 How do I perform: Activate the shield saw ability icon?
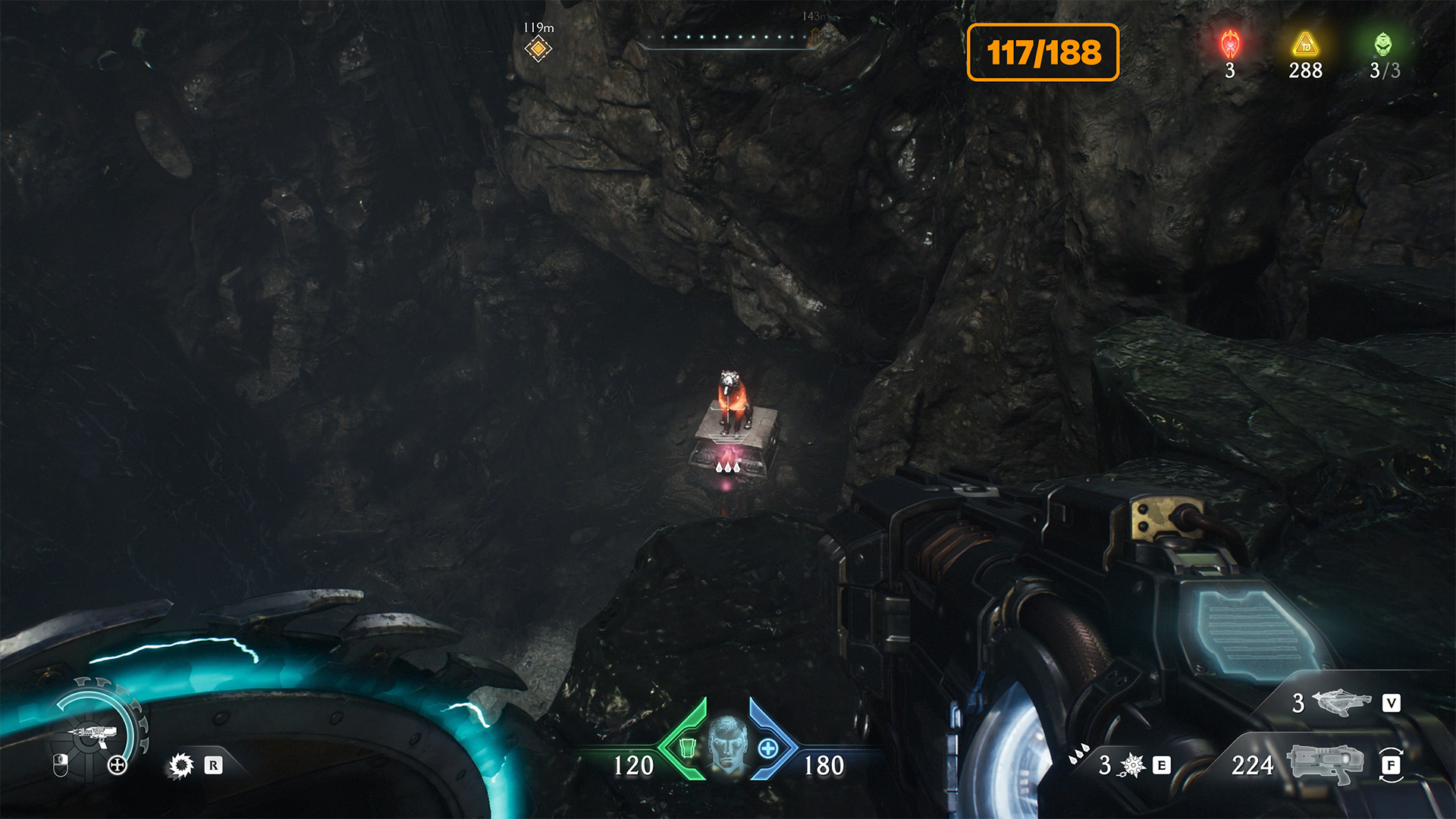click(x=181, y=765)
